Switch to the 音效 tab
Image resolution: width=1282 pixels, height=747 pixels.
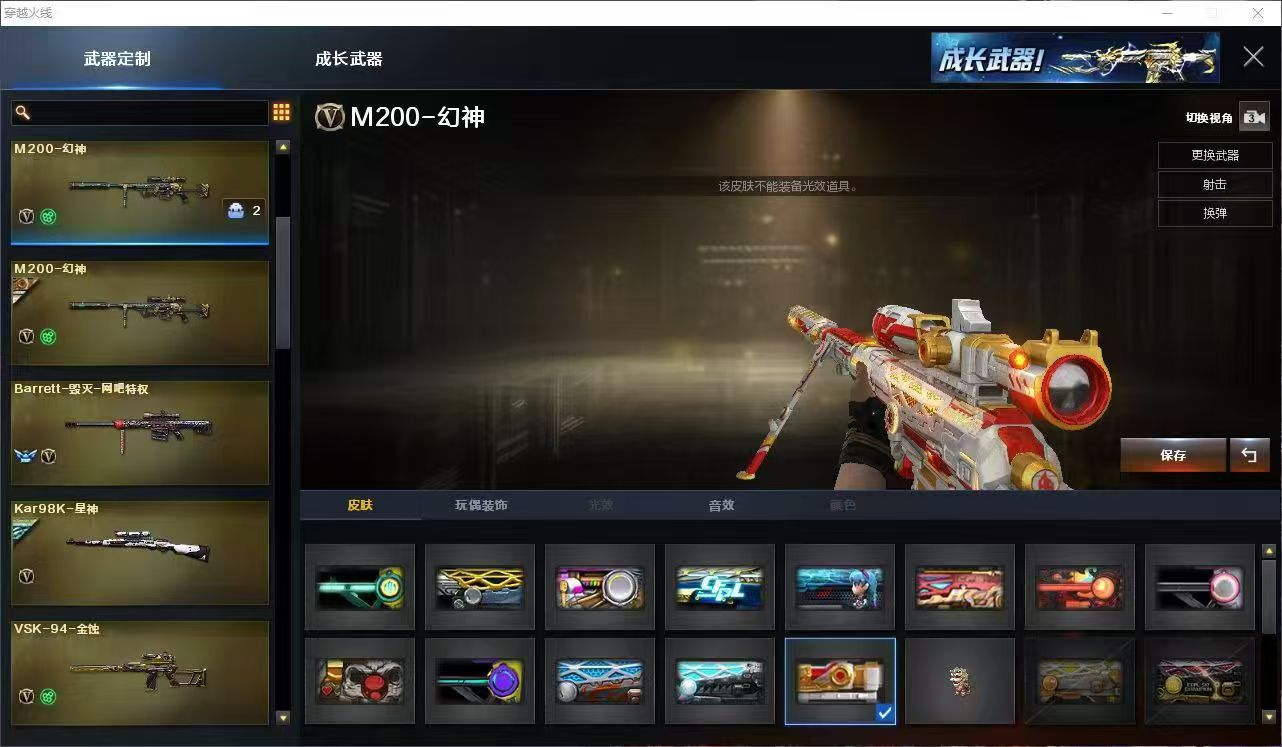click(721, 505)
